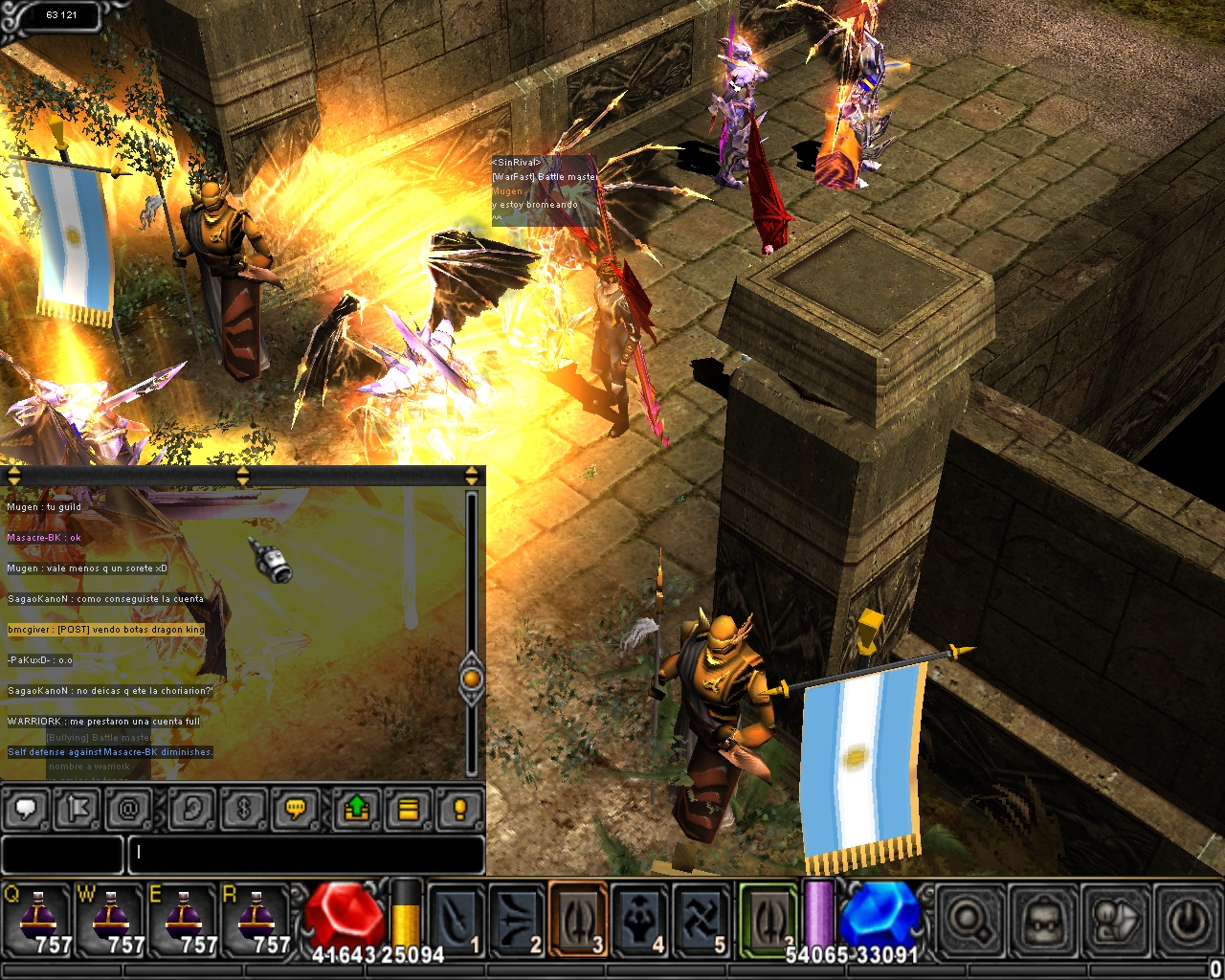
Task: Click the yellow exclamation mark button
Action: (459, 810)
